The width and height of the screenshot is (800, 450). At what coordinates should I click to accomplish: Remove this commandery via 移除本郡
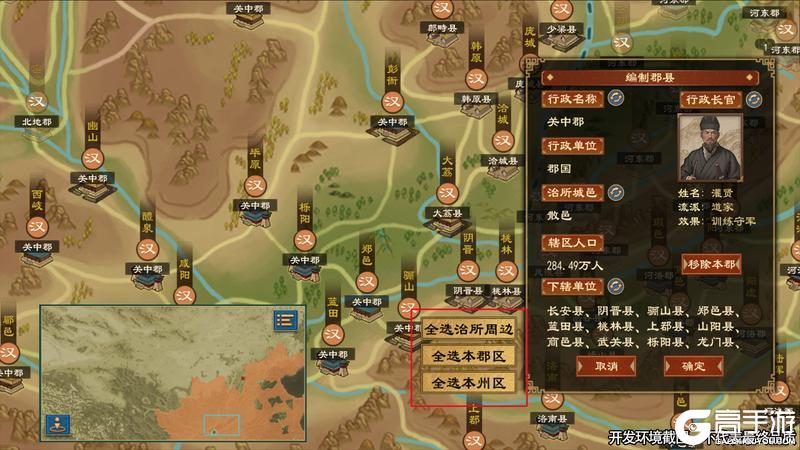pos(712,264)
